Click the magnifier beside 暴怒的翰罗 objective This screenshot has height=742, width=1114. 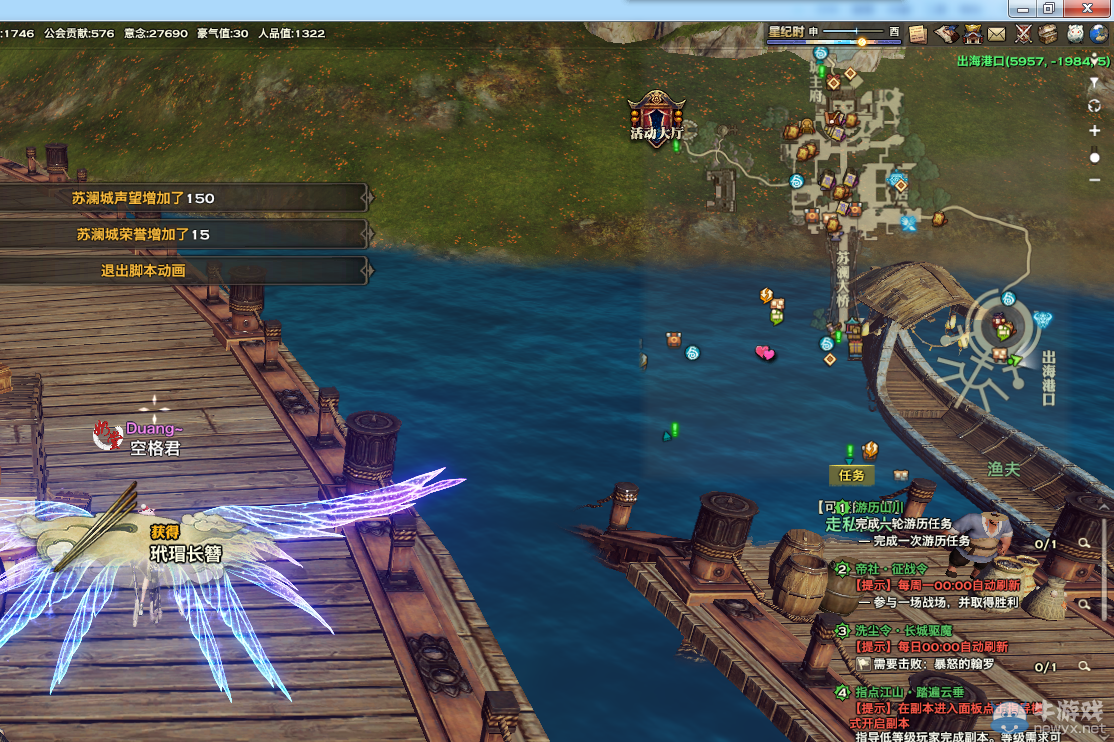click(1084, 666)
